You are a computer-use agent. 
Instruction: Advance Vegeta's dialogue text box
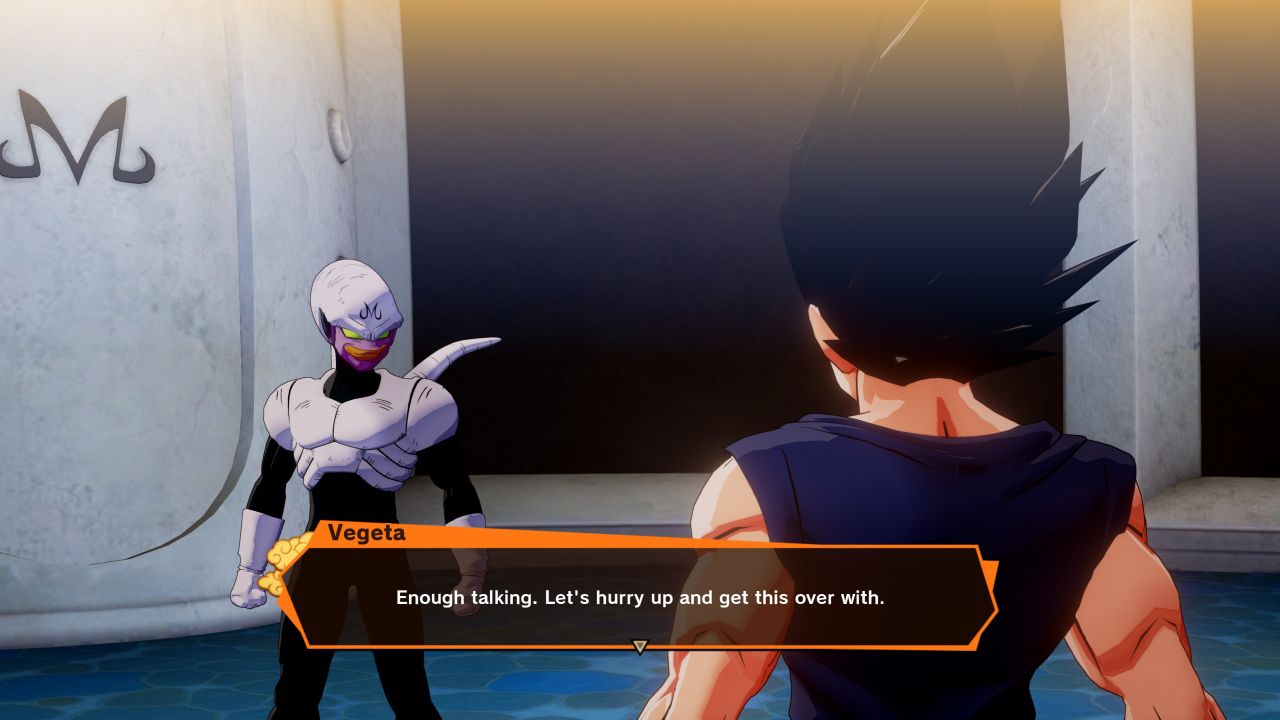click(640, 597)
